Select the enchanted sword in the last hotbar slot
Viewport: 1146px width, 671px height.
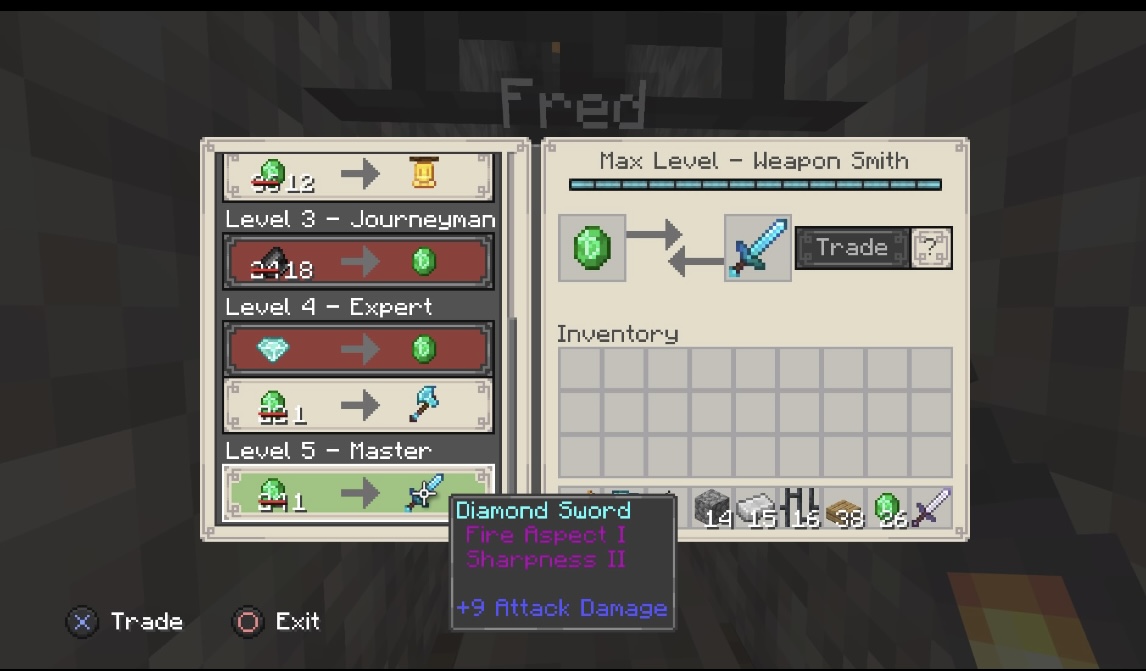pos(931,508)
